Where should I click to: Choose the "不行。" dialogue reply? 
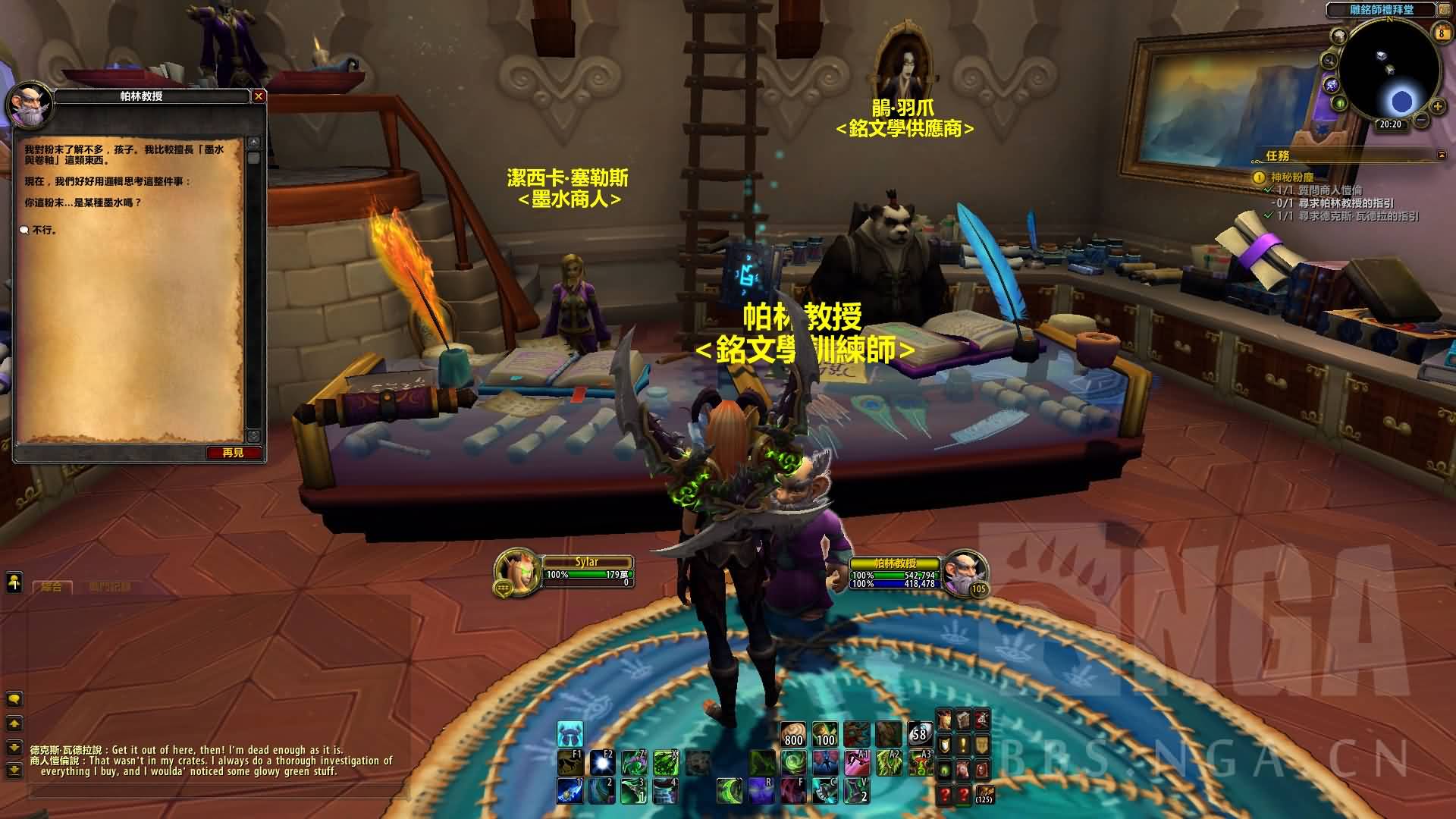(45, 230)
